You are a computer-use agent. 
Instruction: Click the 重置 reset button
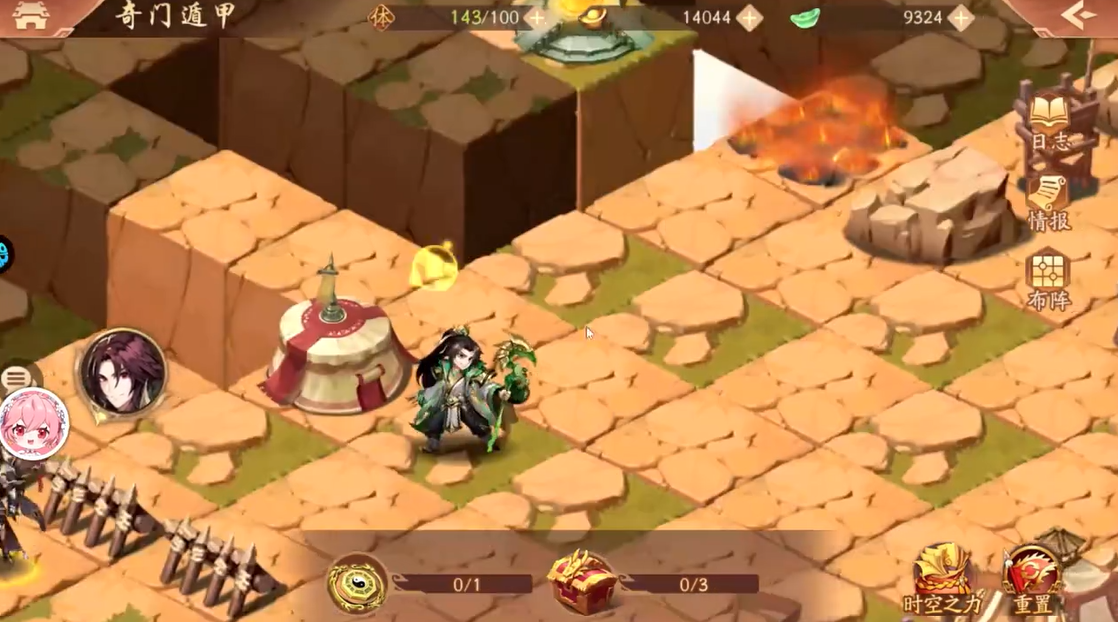(x=1032, y=580)
